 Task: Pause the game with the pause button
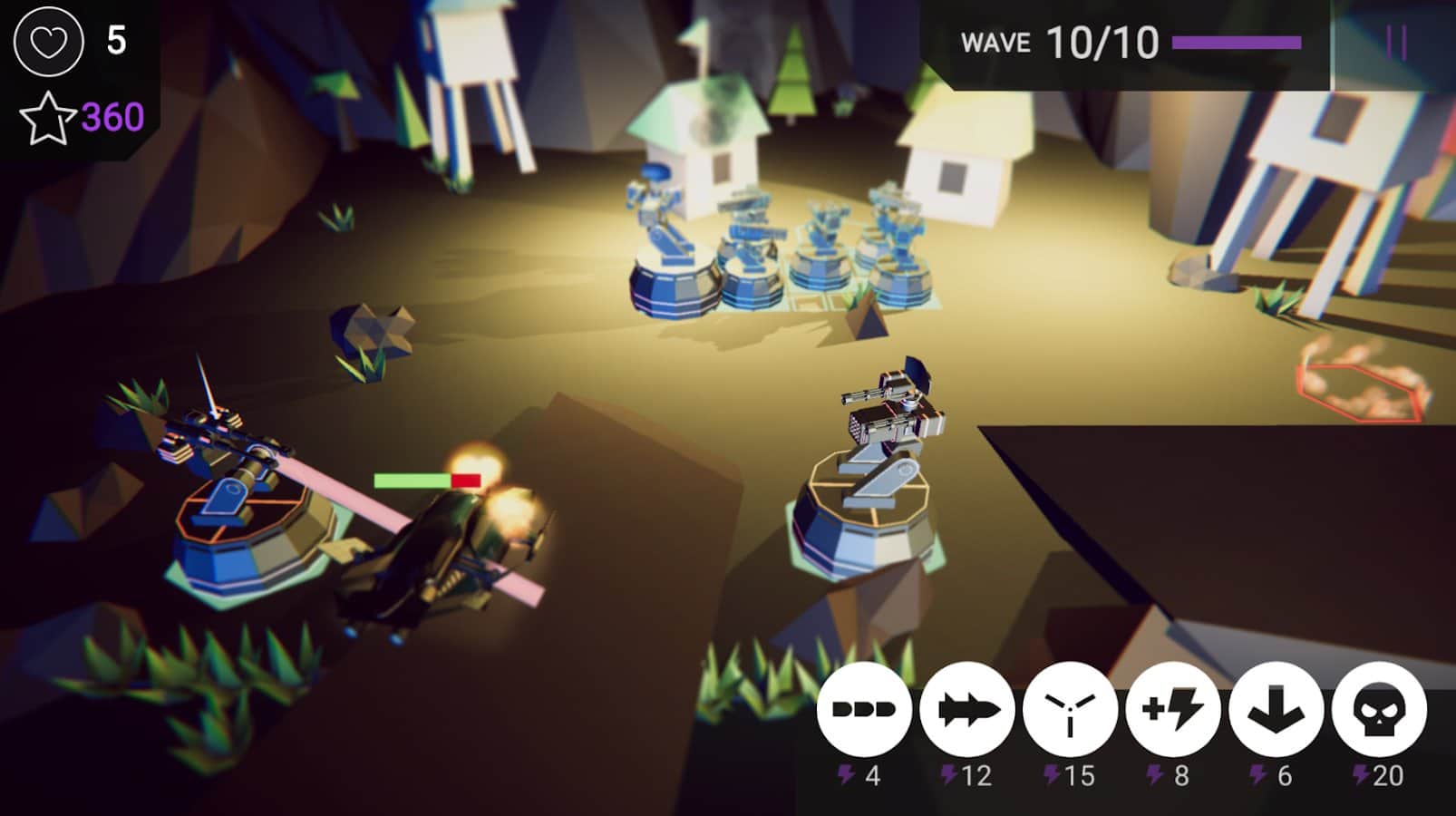pyautogui.click(x=1396, y=43)
